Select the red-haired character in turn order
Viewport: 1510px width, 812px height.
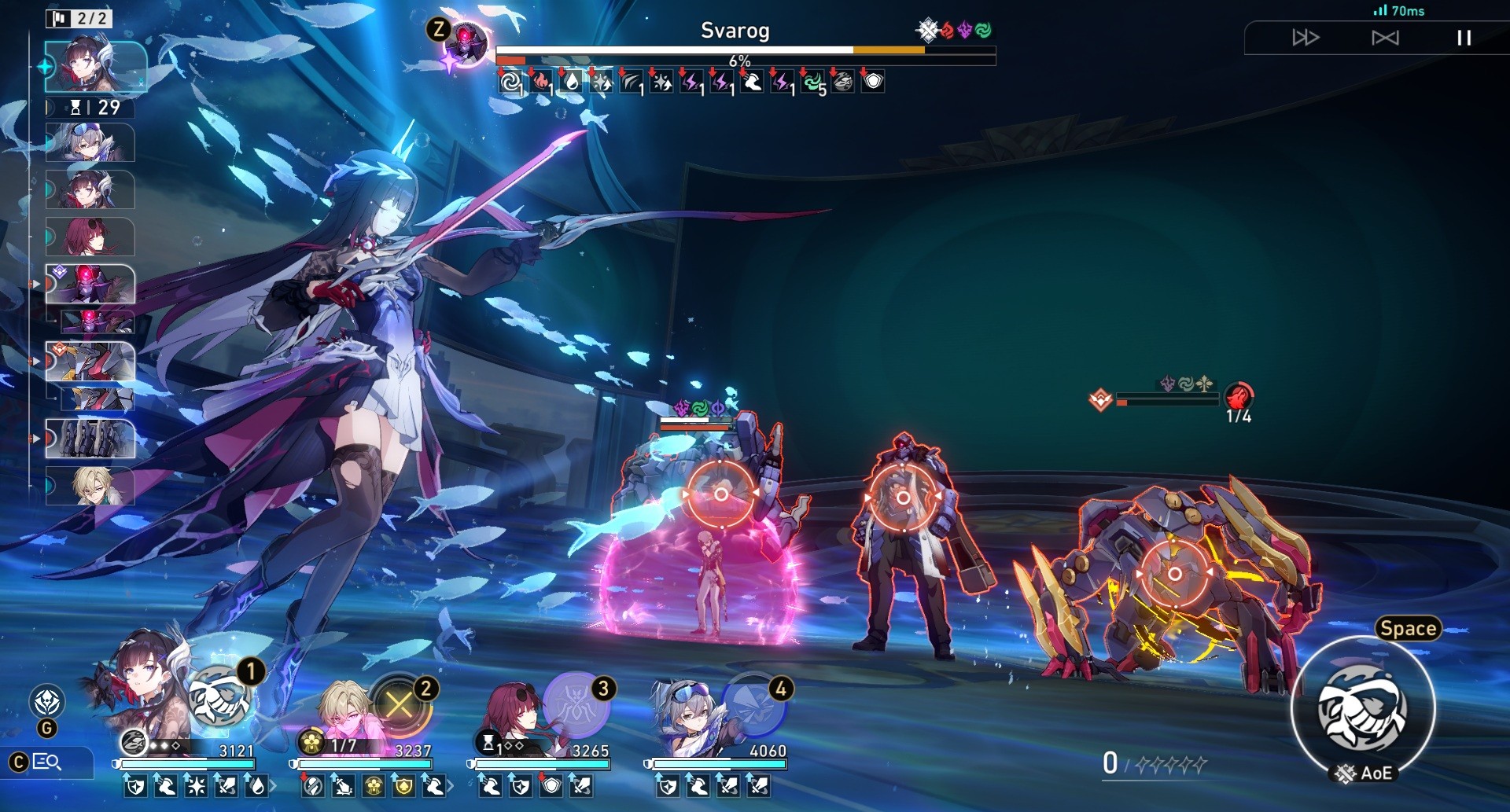90,237
